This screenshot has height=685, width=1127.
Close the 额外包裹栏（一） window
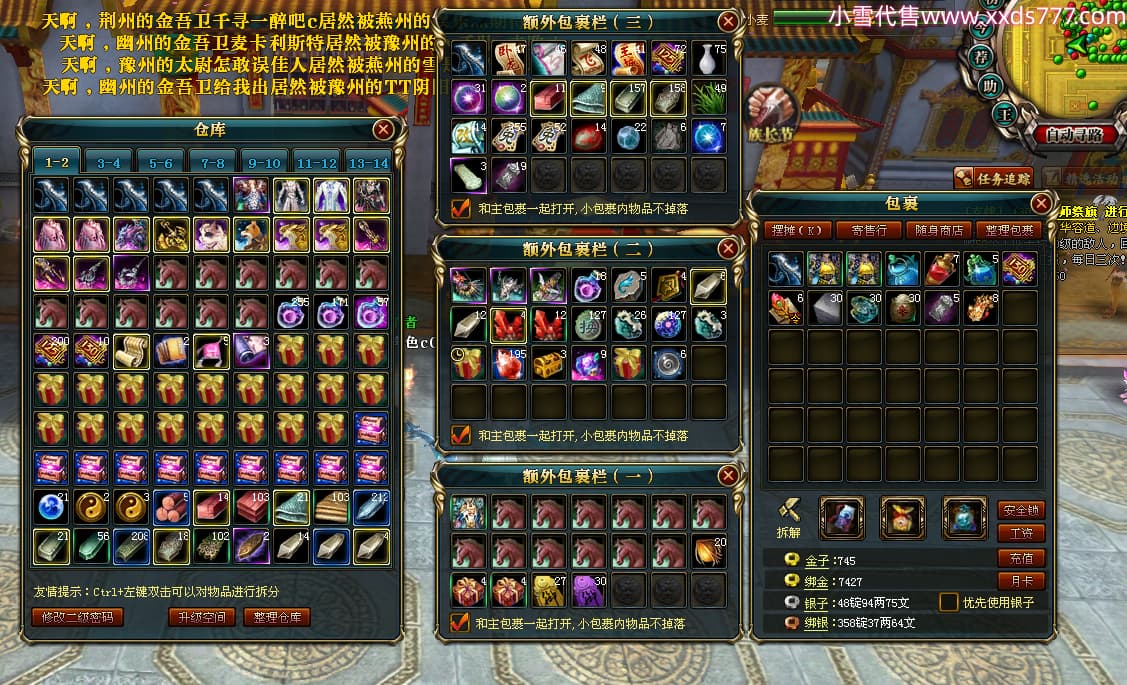[x=728, y=475]
